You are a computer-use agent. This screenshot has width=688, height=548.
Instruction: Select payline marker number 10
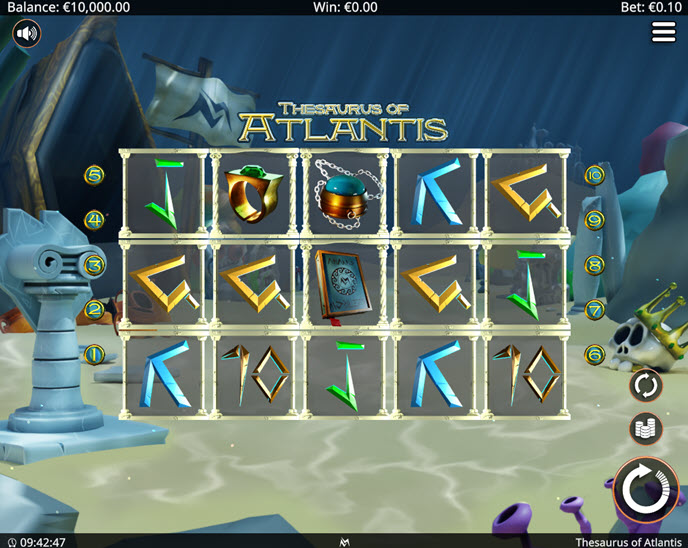[x=594, y=175]
